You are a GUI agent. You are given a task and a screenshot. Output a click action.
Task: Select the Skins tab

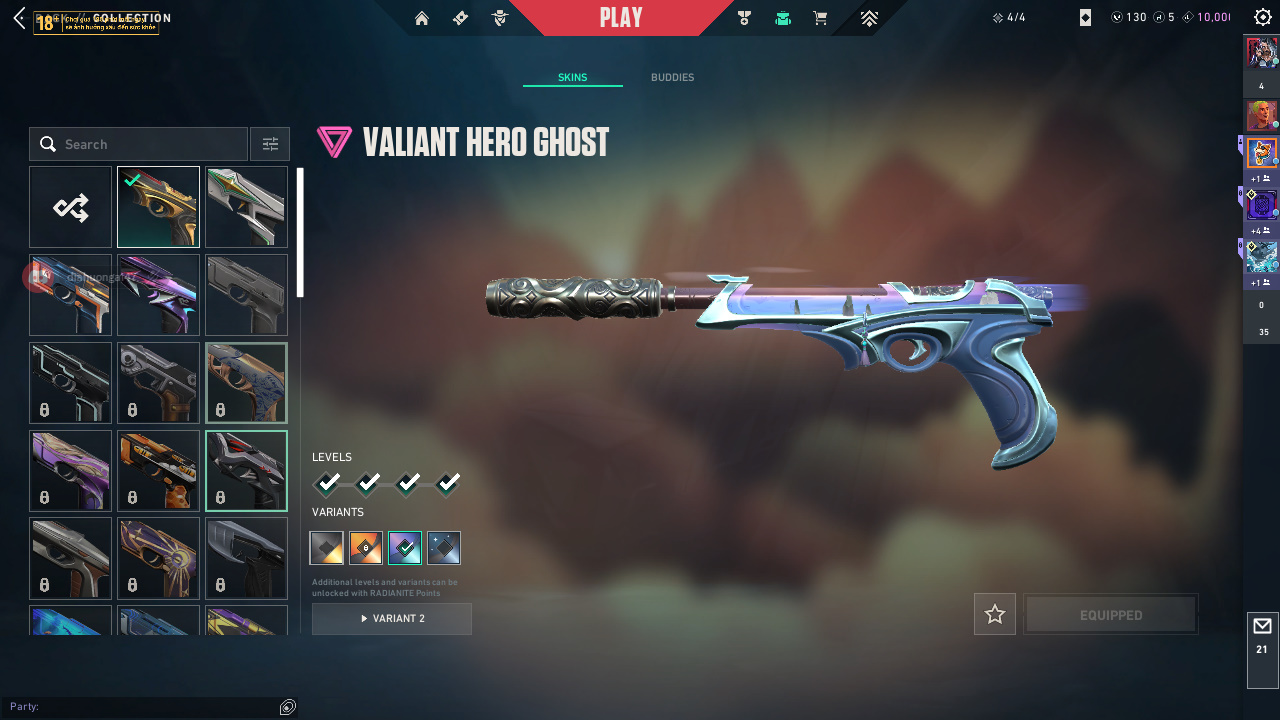coord(572,78)
